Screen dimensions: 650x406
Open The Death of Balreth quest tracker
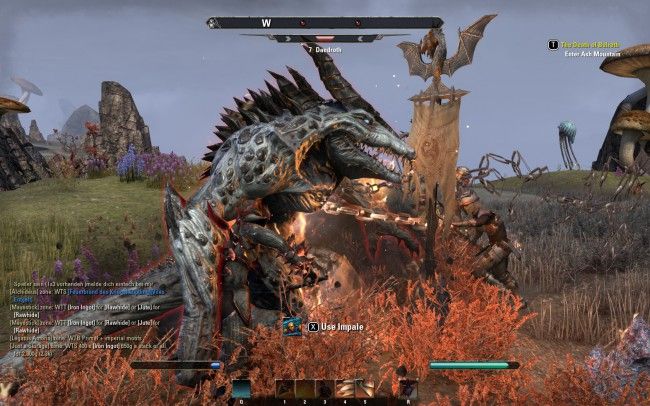[590, 45]
